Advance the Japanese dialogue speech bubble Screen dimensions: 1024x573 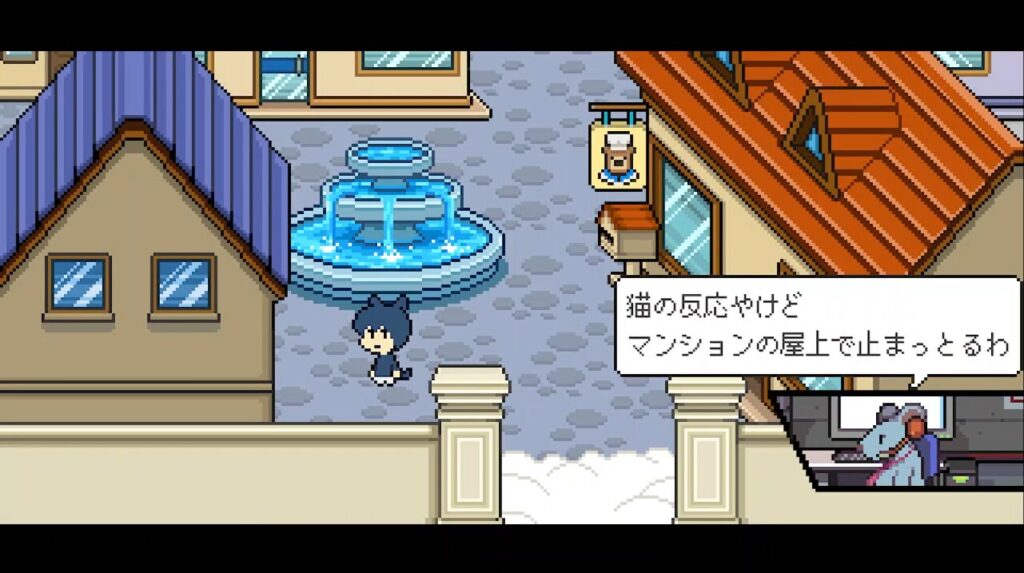(x=817, y=326)
